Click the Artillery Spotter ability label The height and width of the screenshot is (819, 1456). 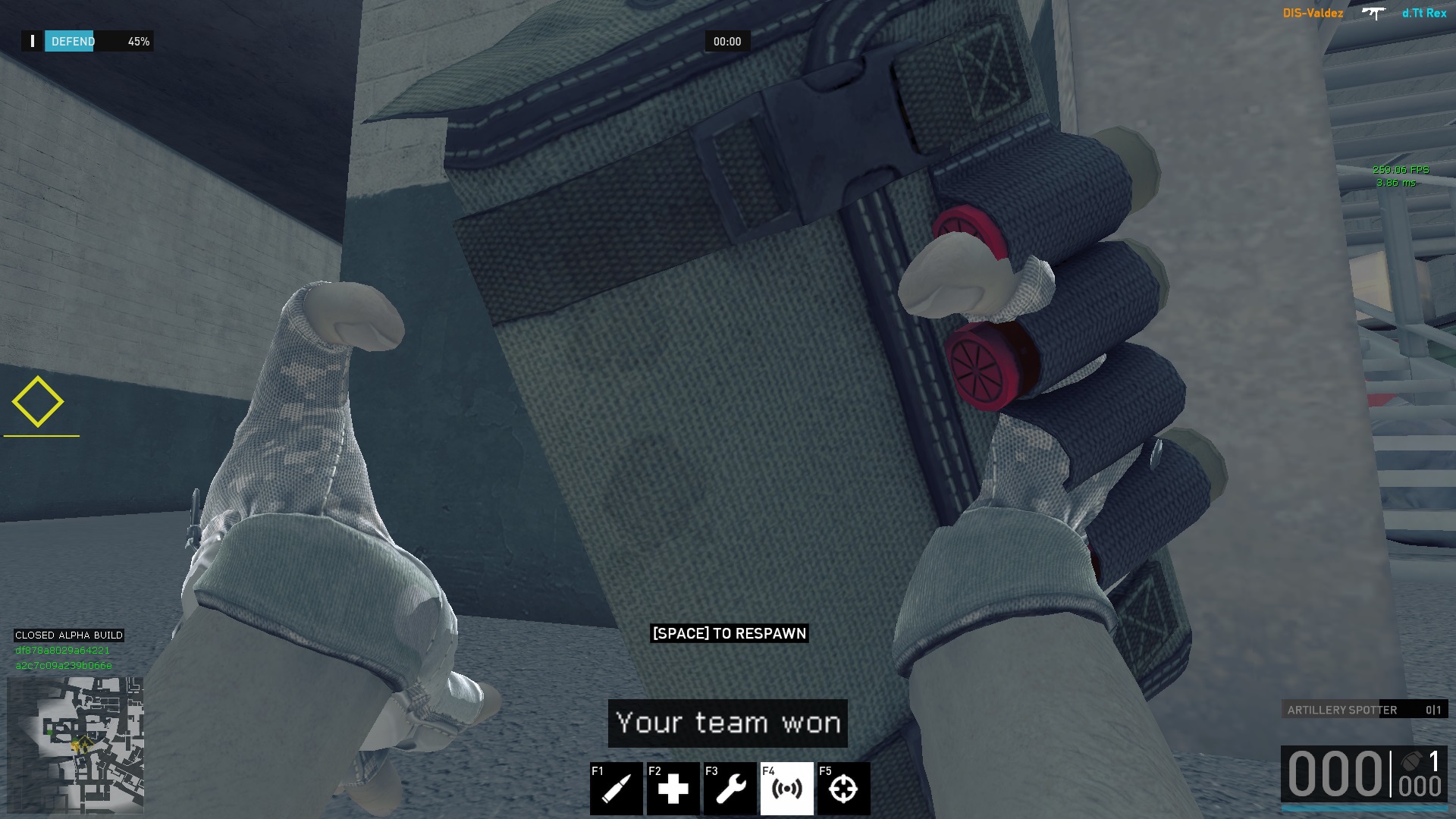(x=1341, y=710)
